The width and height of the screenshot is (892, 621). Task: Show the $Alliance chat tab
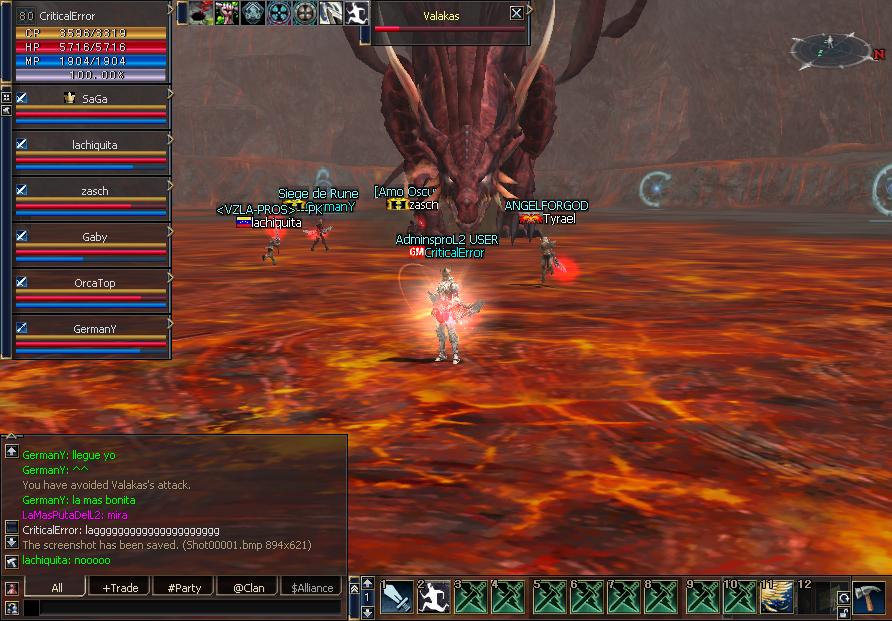click(x=312, y=587)
